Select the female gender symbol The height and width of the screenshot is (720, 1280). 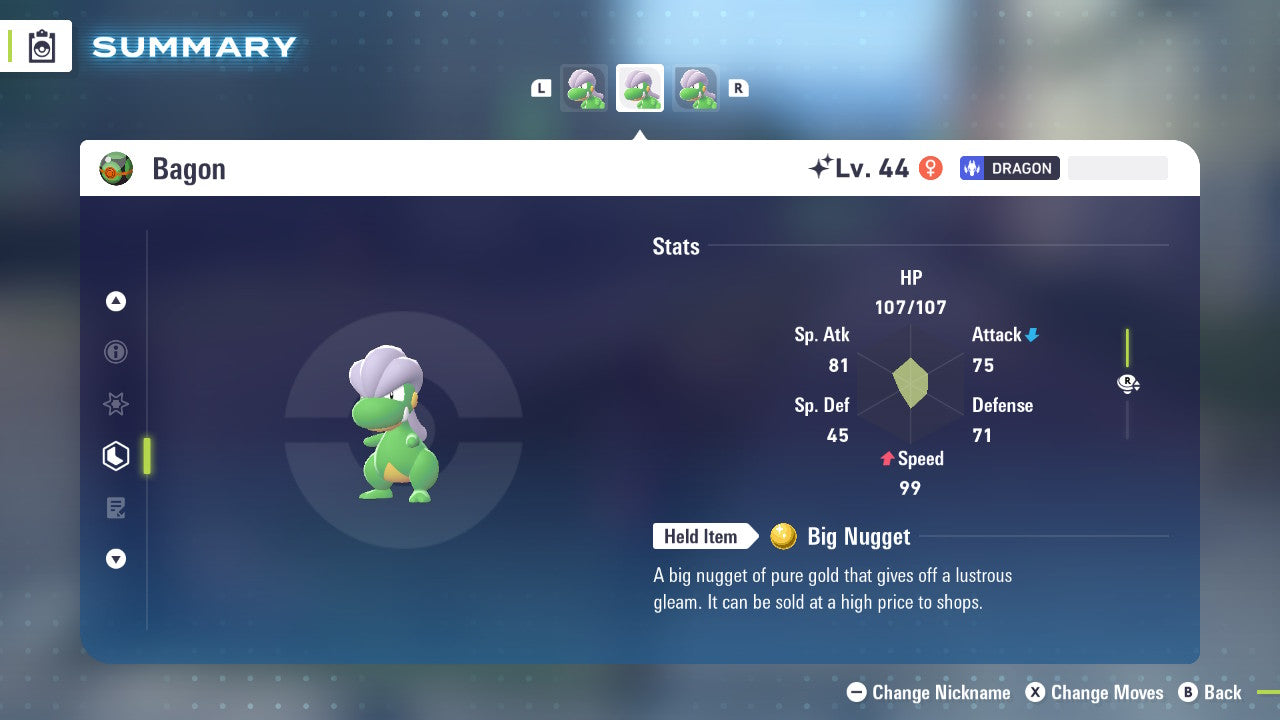coord(930,168)
